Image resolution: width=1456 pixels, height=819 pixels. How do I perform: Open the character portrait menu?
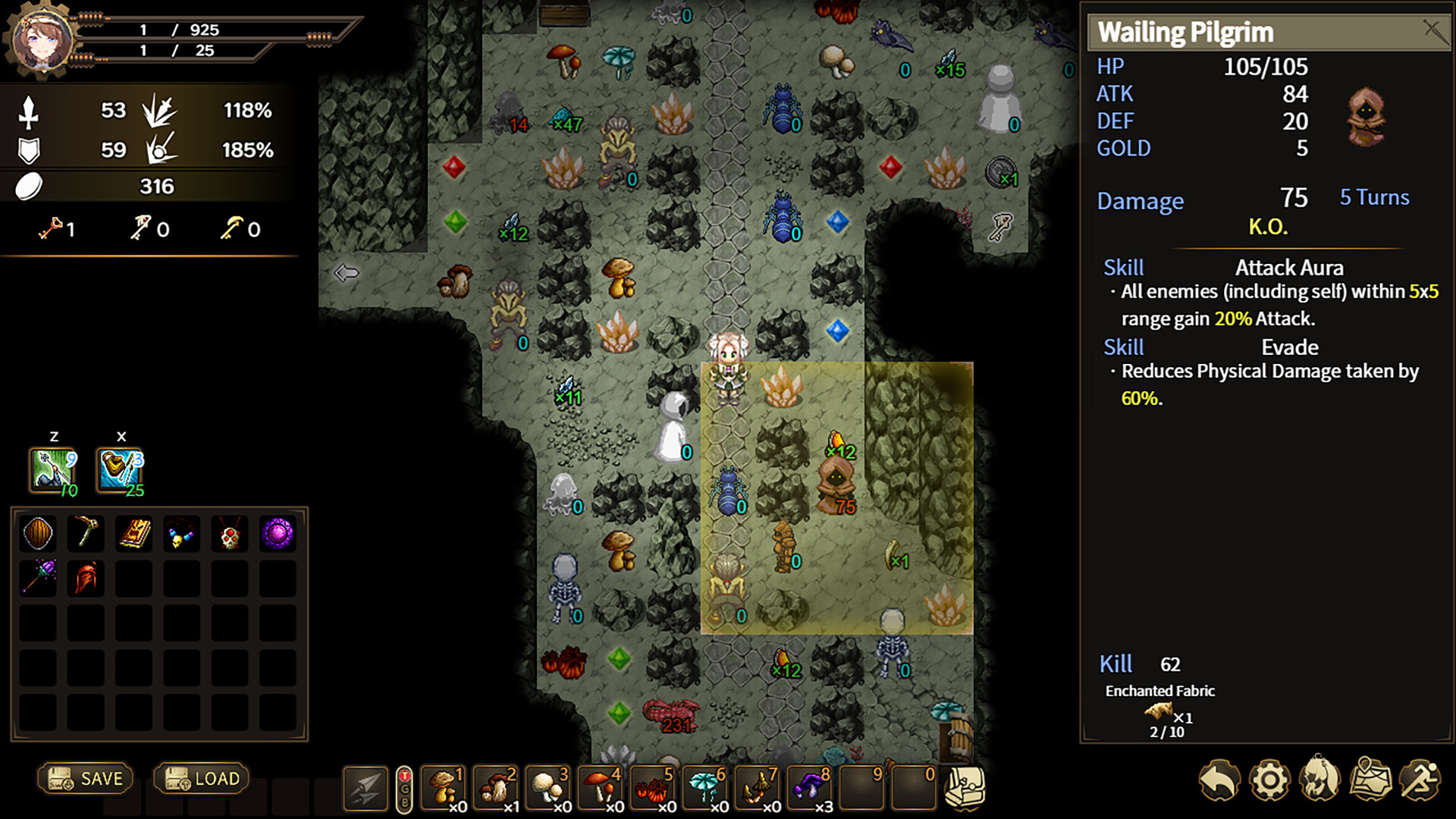coord(1319,780)
